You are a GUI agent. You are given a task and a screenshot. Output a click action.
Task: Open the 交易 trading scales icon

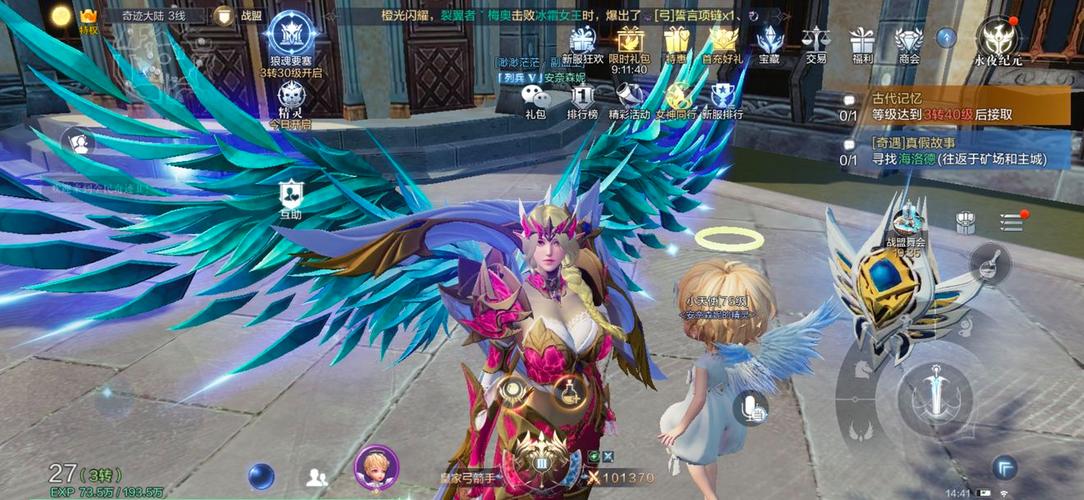816,42
